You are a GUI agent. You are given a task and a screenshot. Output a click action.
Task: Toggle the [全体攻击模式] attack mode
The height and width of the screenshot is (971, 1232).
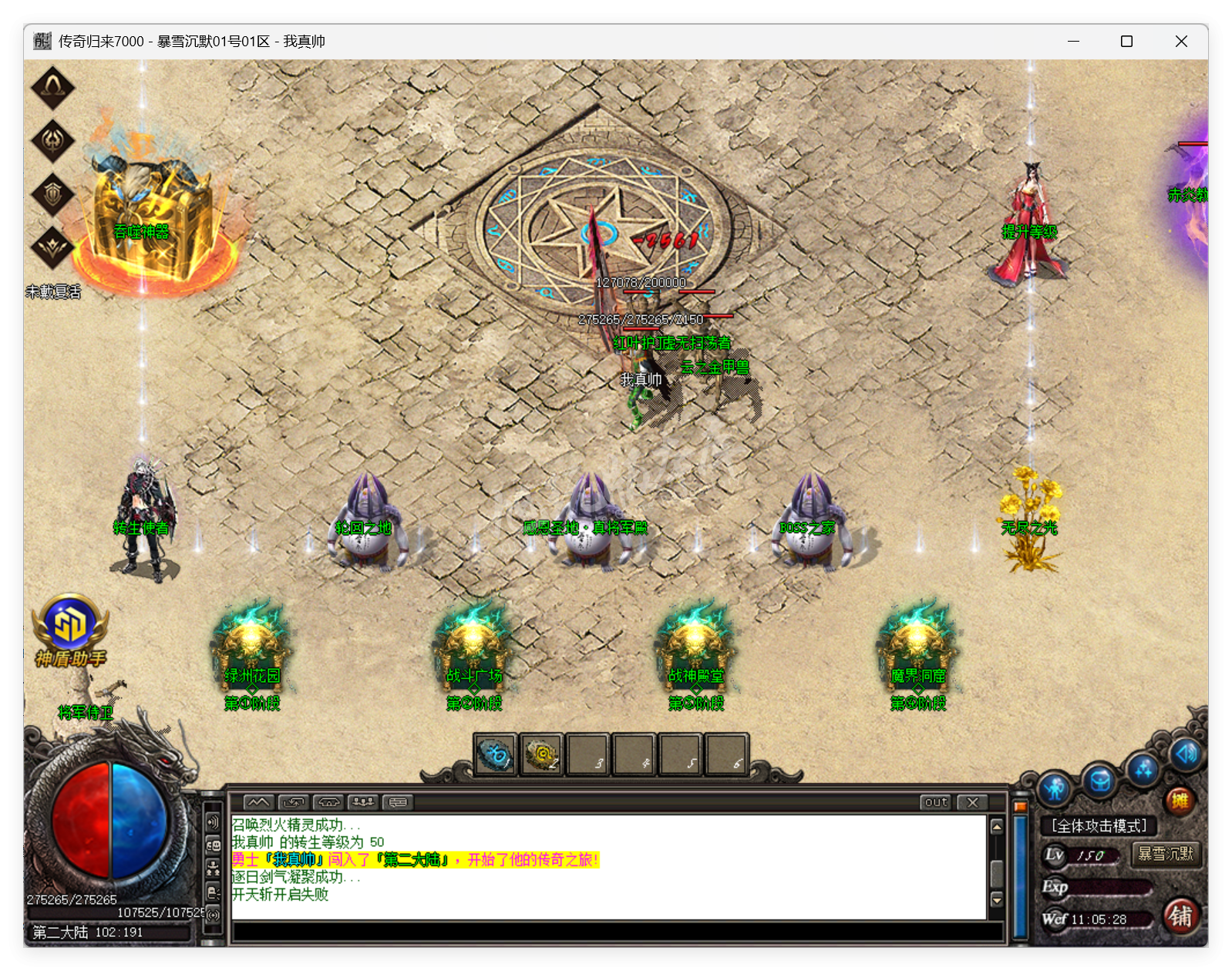click(x=1099, y=825)
